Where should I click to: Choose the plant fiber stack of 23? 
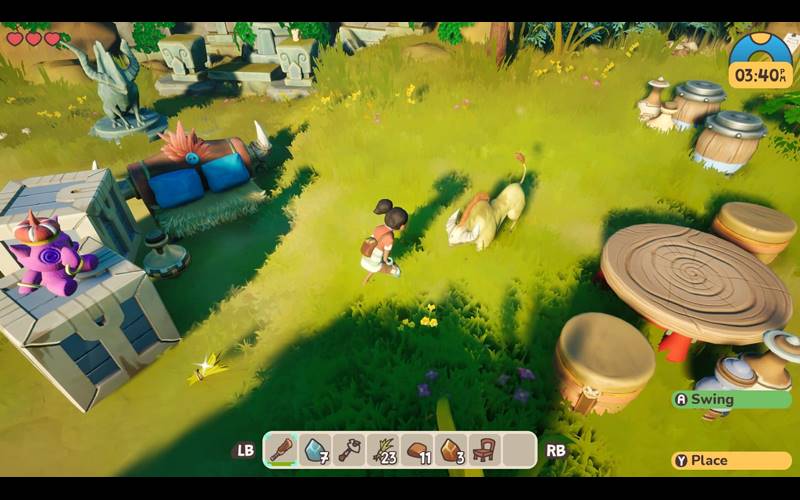pyautogui.click(x=383, y=450)
